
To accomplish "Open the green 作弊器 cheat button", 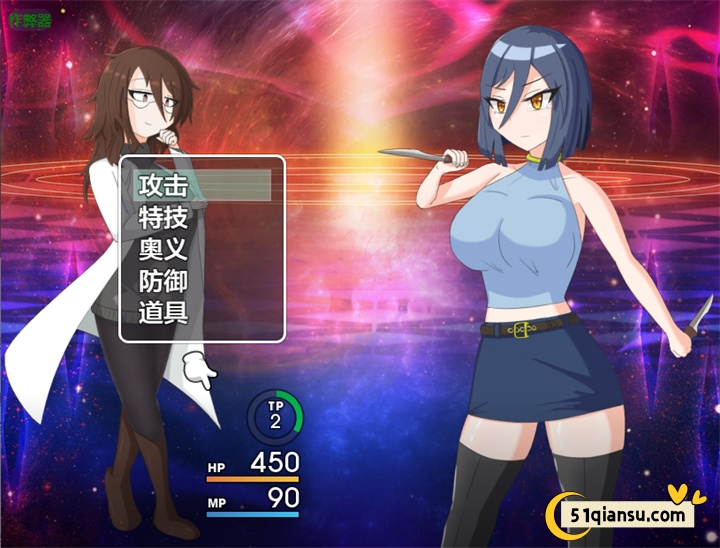I will click(x=29, y=19).
